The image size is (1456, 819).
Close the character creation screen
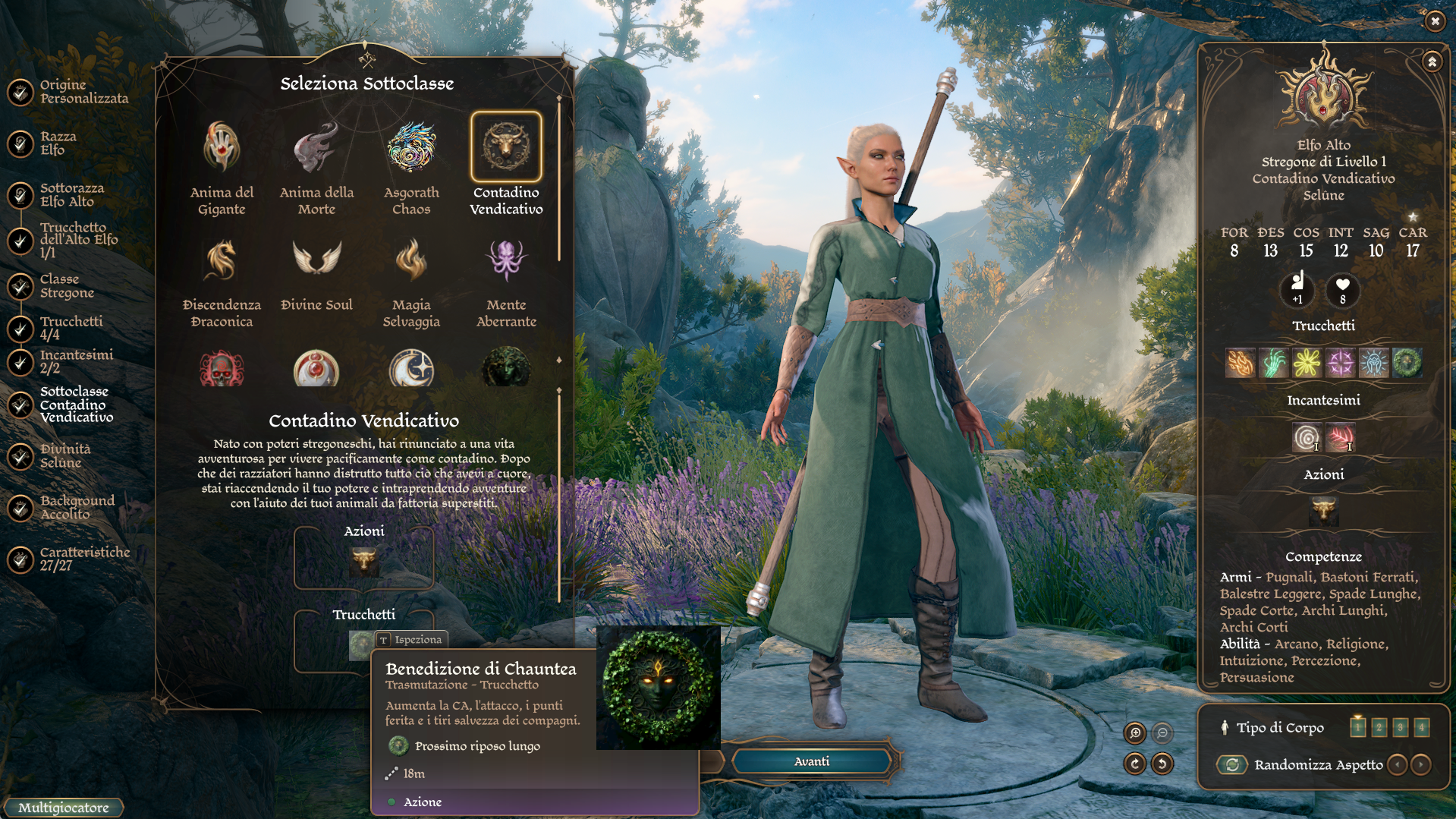pos(1435,21)
